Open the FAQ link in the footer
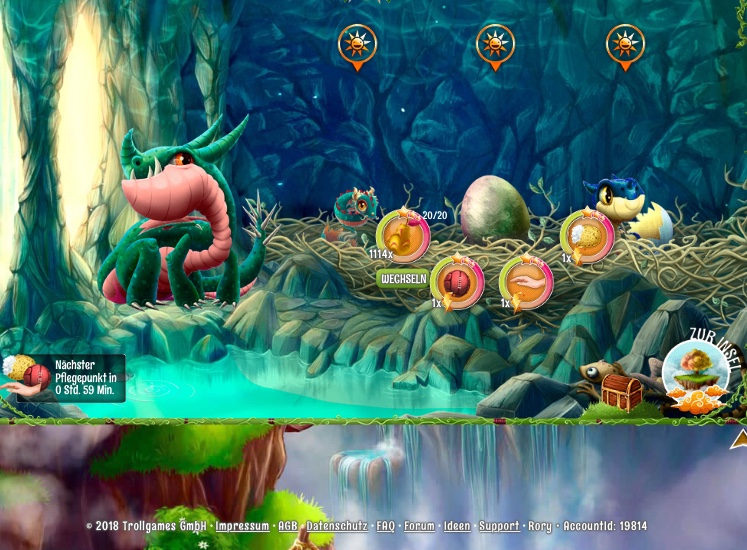 click(x=385, y=526)
